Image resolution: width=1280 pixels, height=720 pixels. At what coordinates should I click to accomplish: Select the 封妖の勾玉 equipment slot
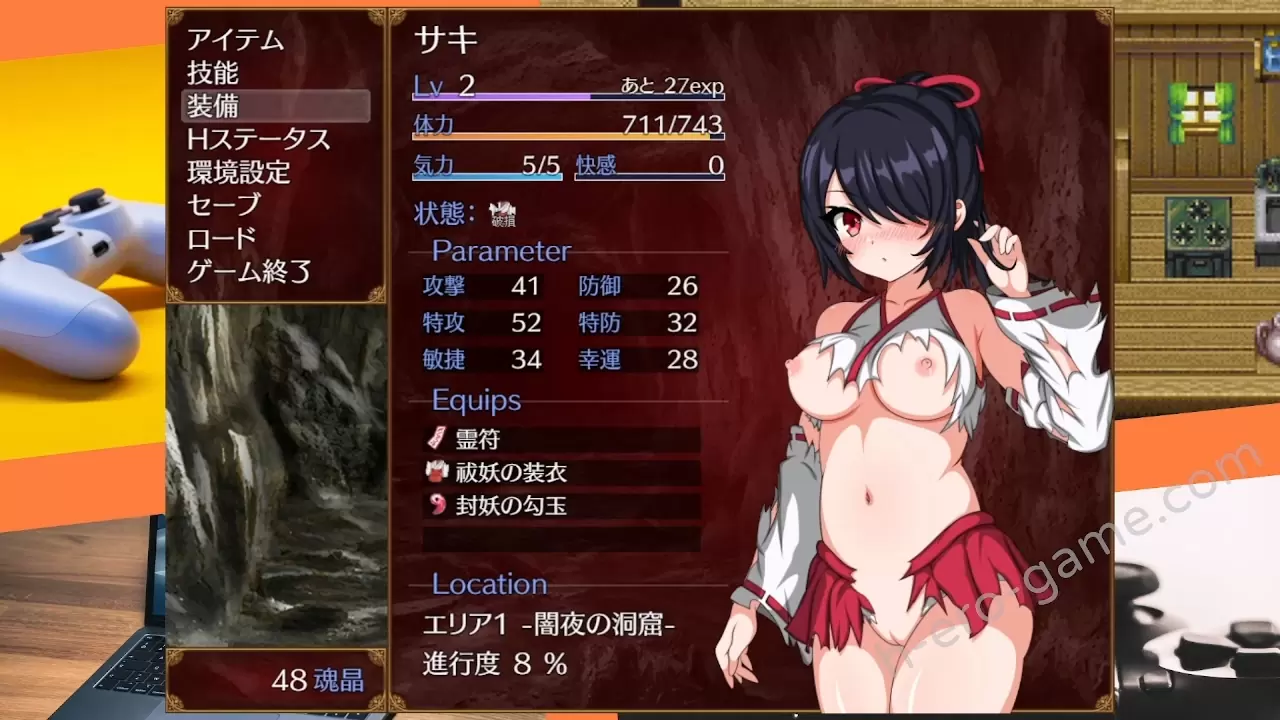[562, 505]
